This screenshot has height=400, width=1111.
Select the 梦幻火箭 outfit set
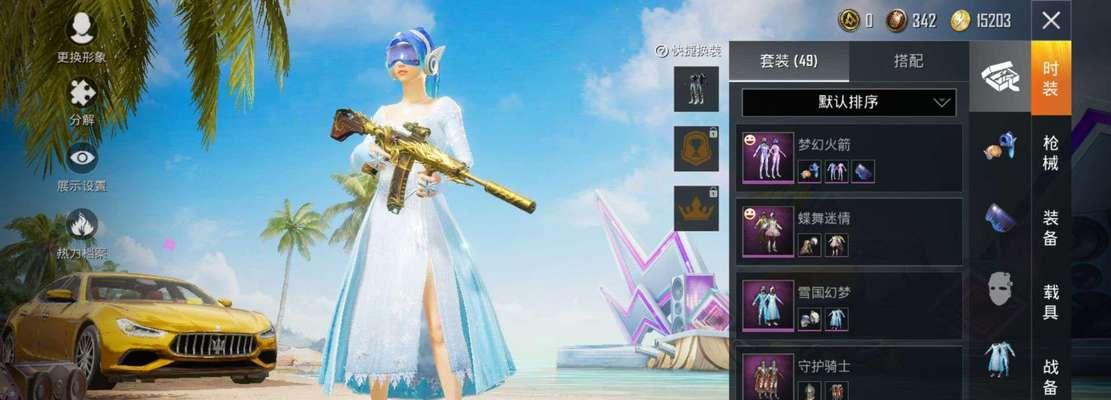coord(849,158)
